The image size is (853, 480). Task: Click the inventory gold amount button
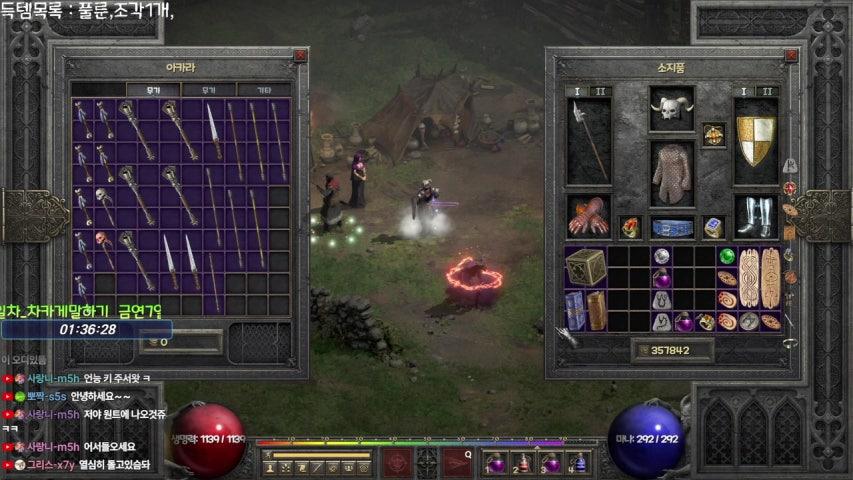click(672, 350)
